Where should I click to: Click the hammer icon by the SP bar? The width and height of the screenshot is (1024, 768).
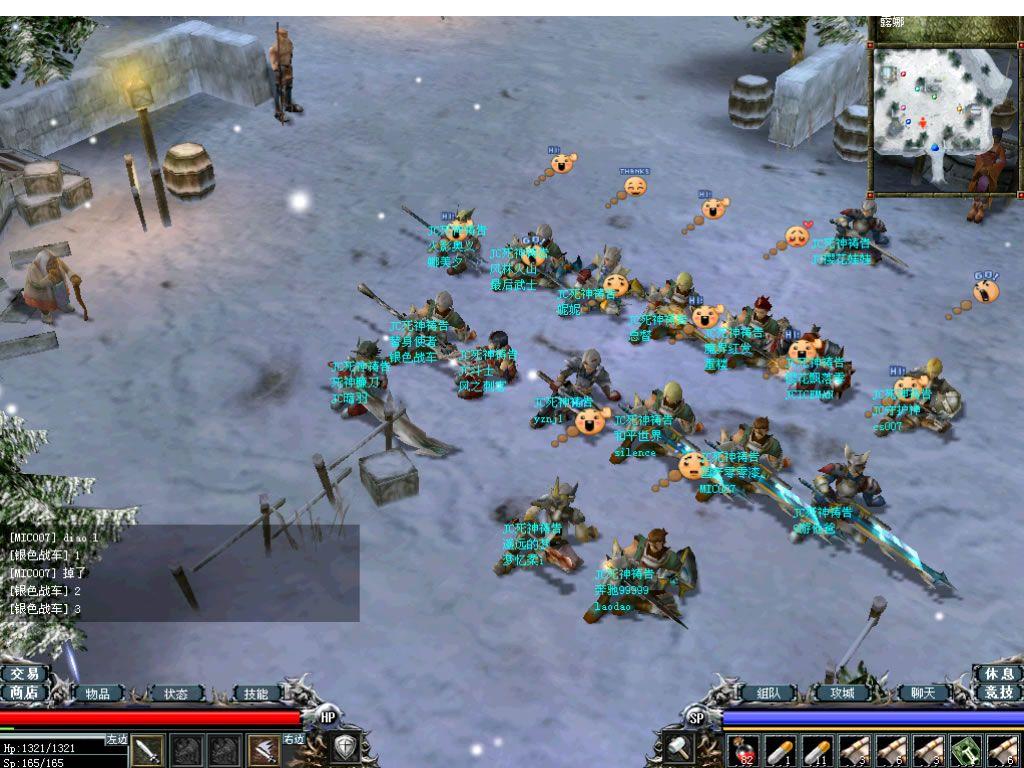(x=677, y=748)
